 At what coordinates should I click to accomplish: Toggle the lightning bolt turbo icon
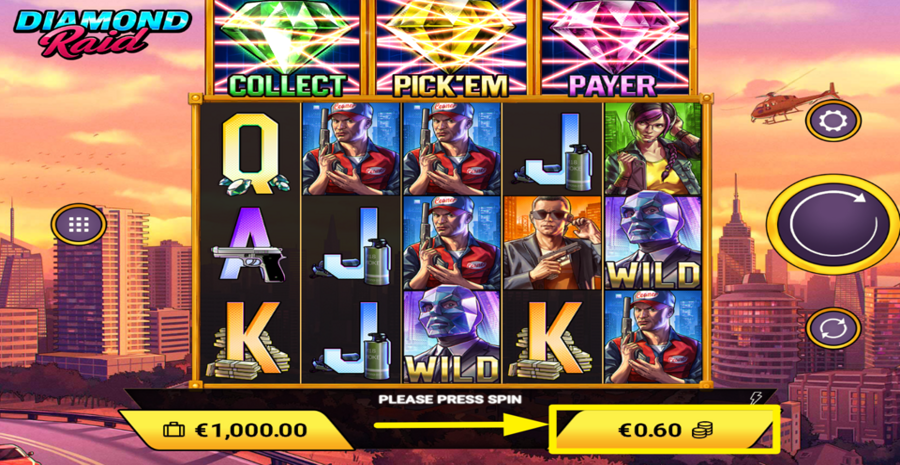[x=755, y=398]
